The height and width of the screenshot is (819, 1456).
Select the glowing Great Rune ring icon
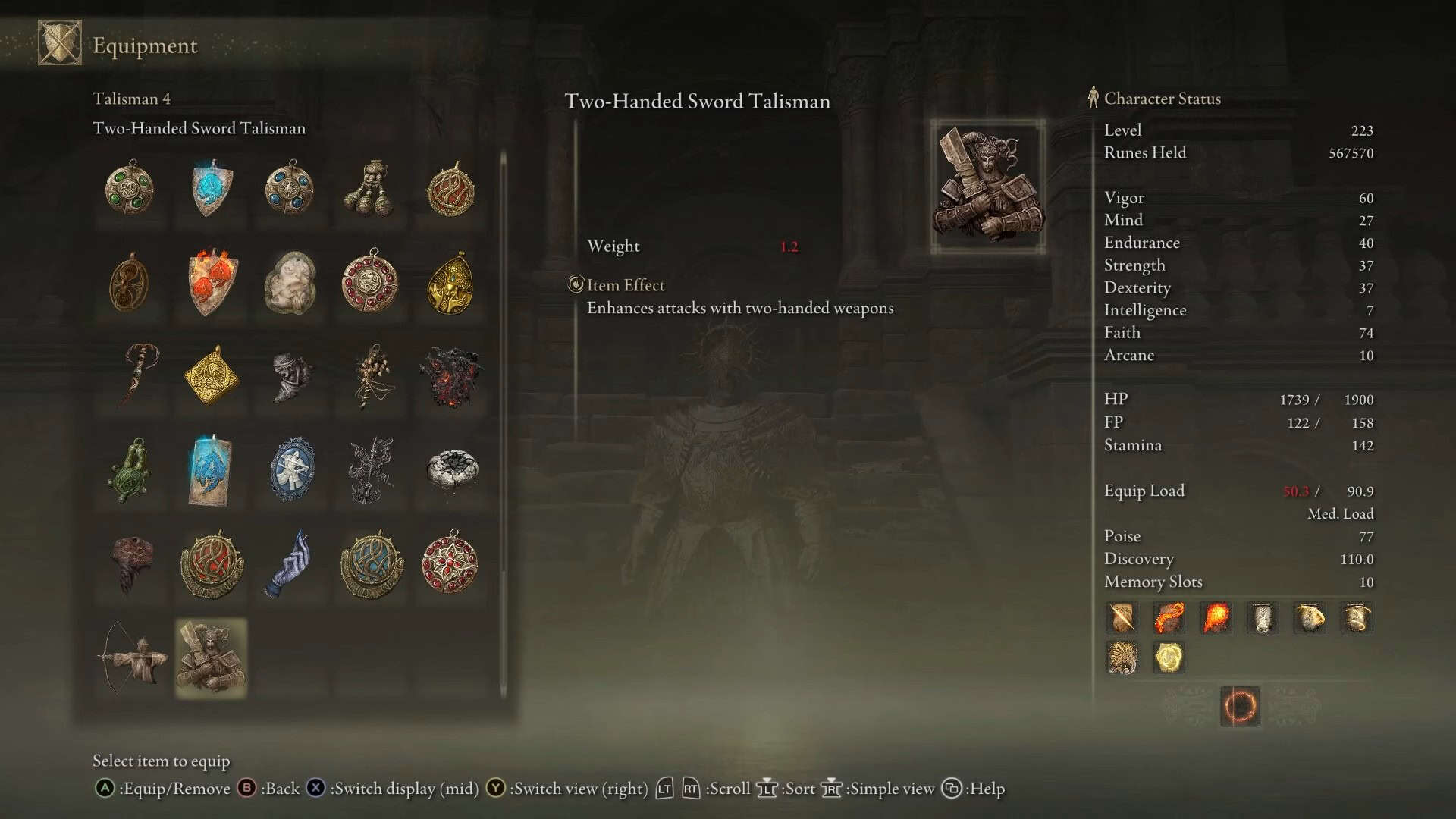pyautogui.click(x=1240, y=706)
